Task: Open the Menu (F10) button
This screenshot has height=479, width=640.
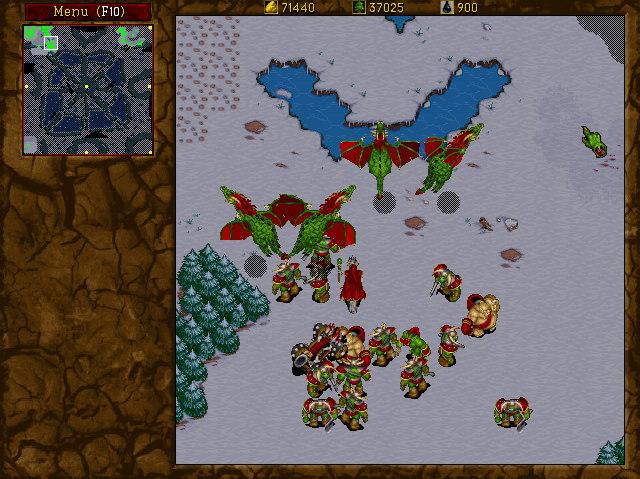Action: [x=87, y=11]
